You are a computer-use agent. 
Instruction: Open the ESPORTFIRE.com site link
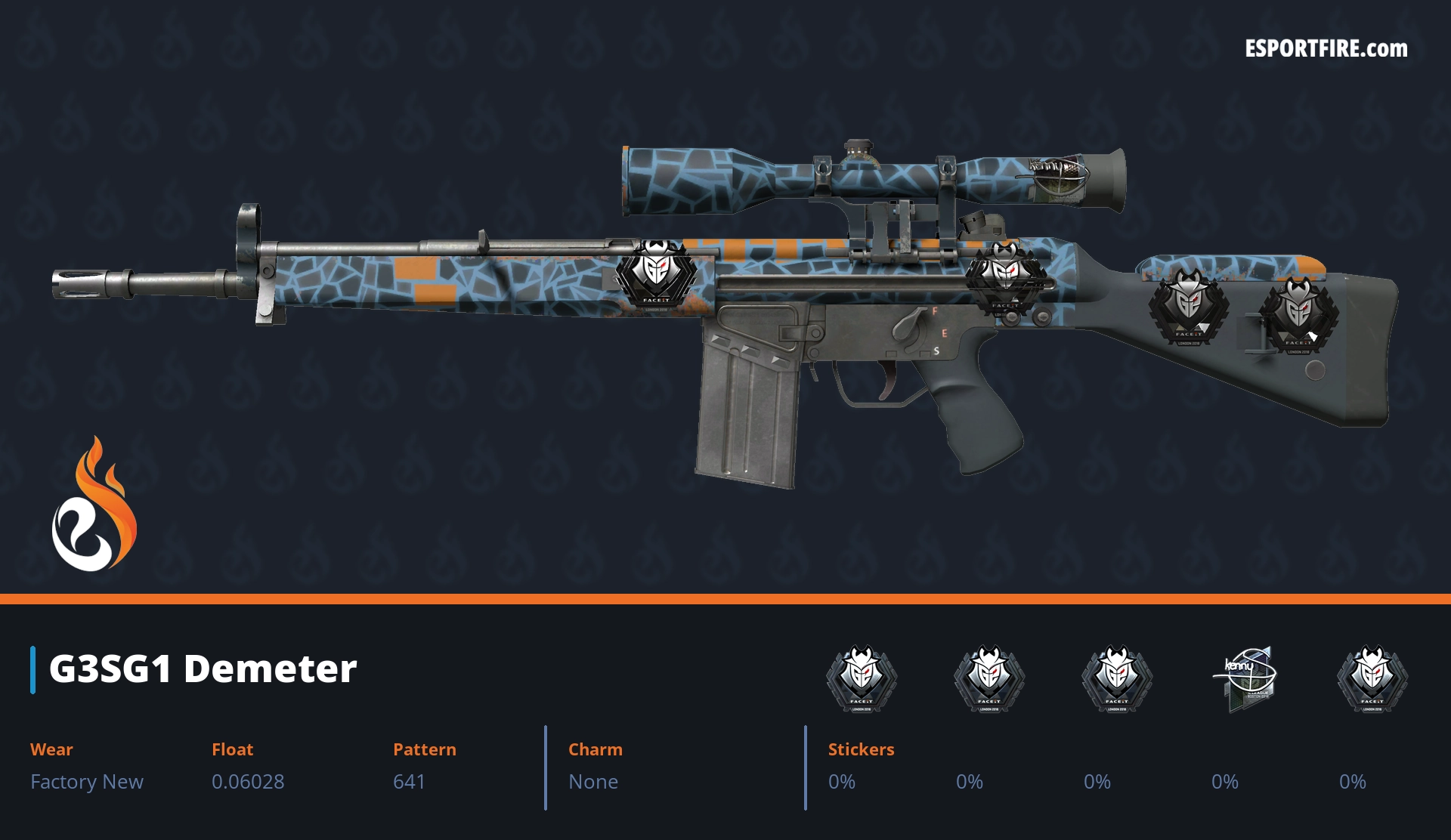(x=1326, y=49)
